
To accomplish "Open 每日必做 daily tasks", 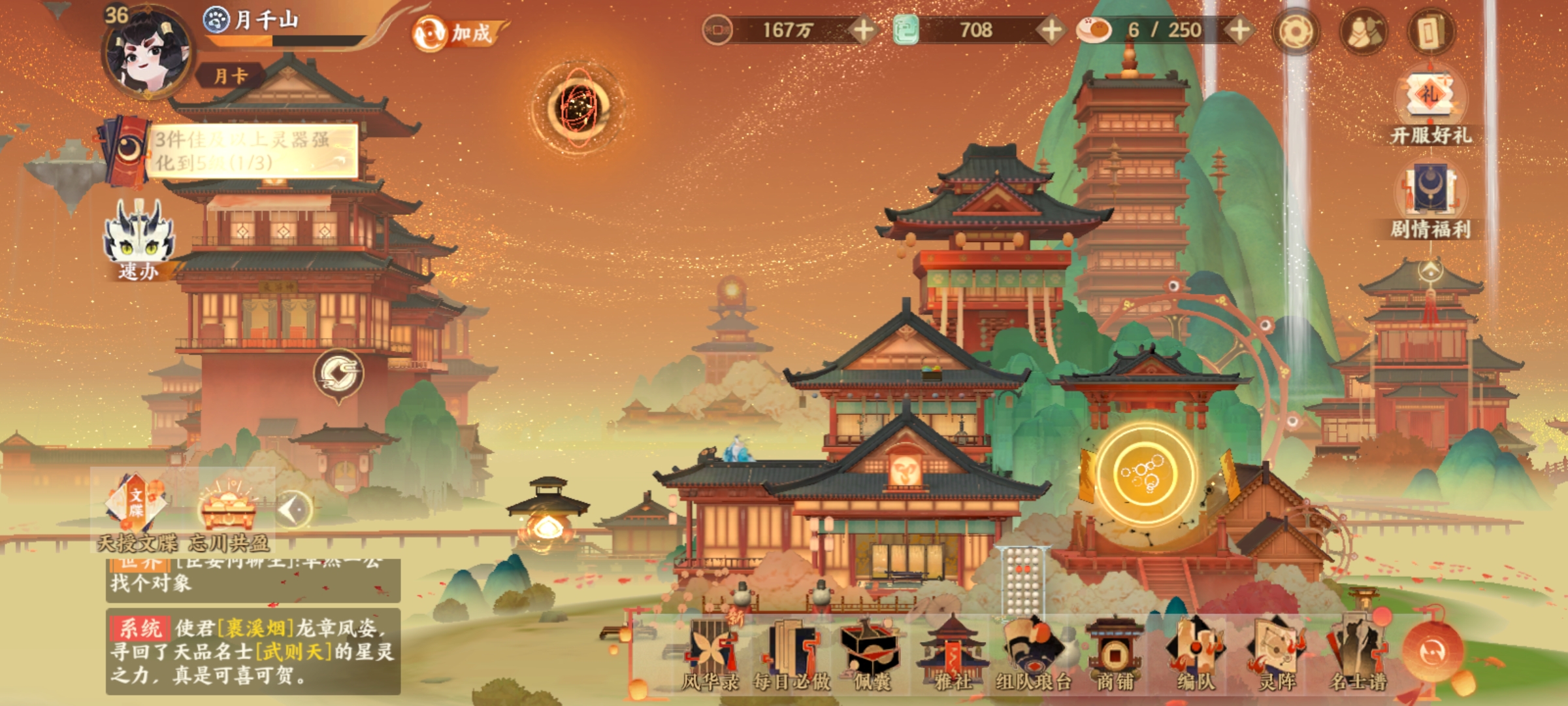I will (x=791, y=654).
